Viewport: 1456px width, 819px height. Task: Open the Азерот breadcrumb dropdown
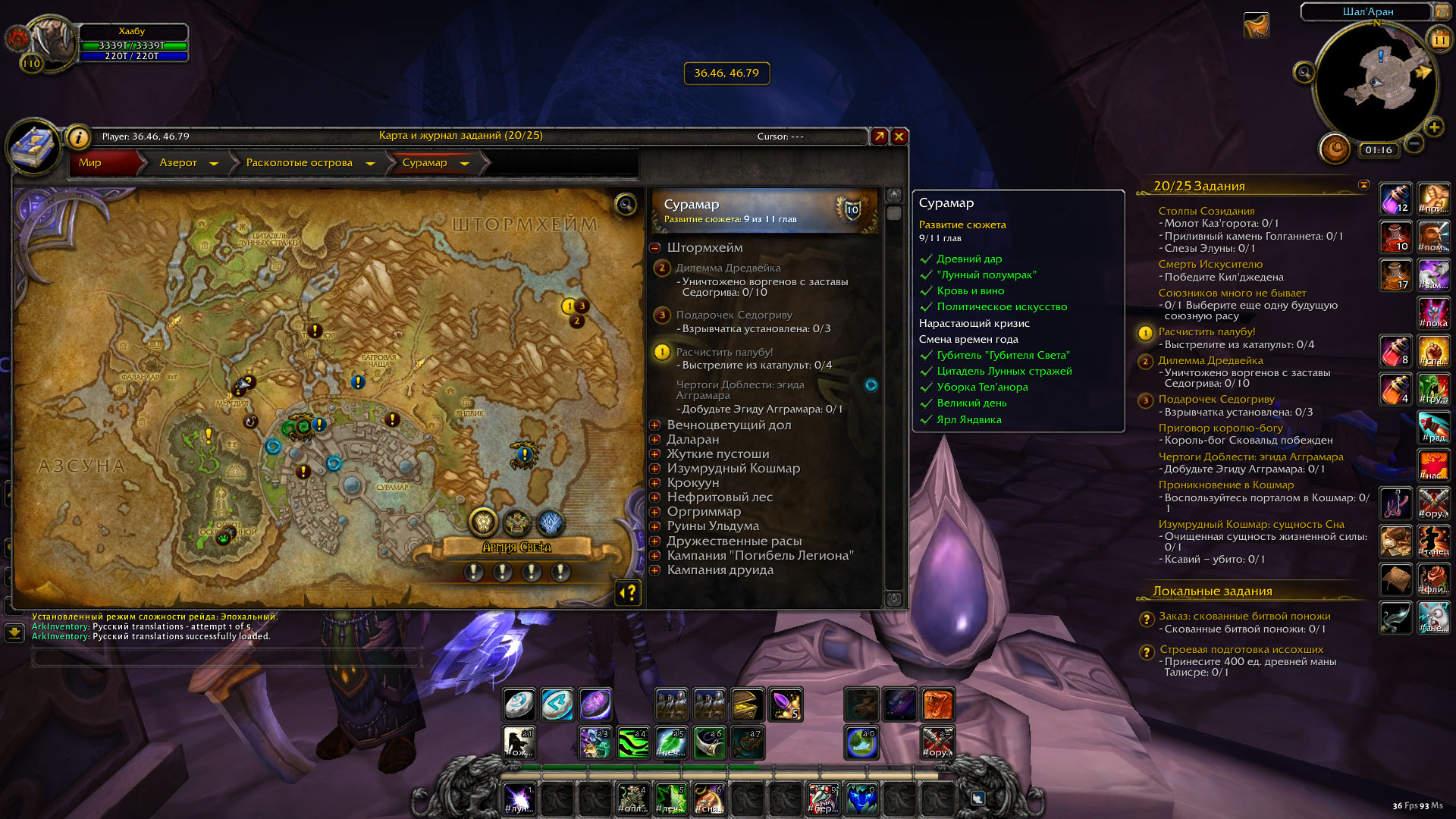click(214, 163)
